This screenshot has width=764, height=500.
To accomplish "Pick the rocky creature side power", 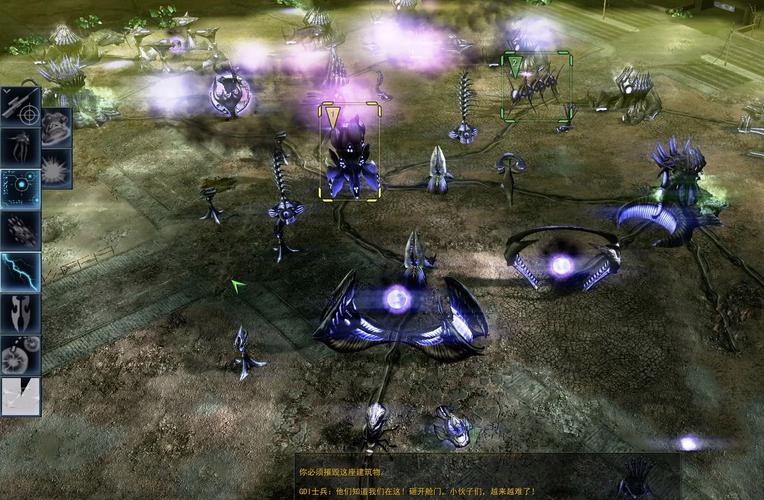I will click(x=56, y=128).
